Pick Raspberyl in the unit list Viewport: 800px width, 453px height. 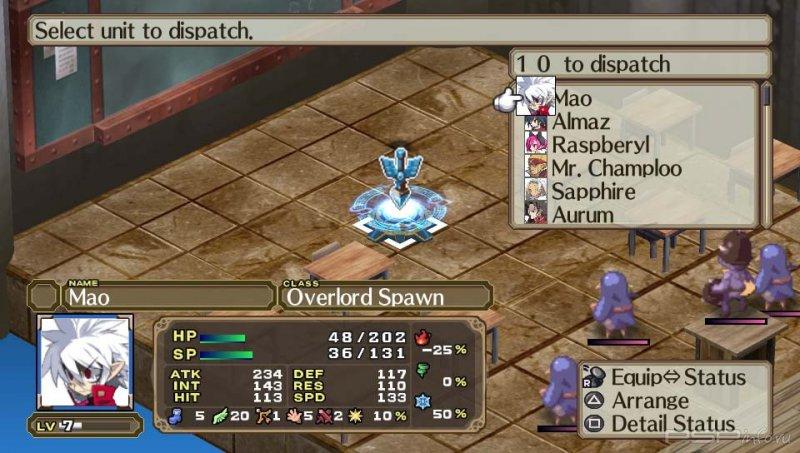pos(601,145)
